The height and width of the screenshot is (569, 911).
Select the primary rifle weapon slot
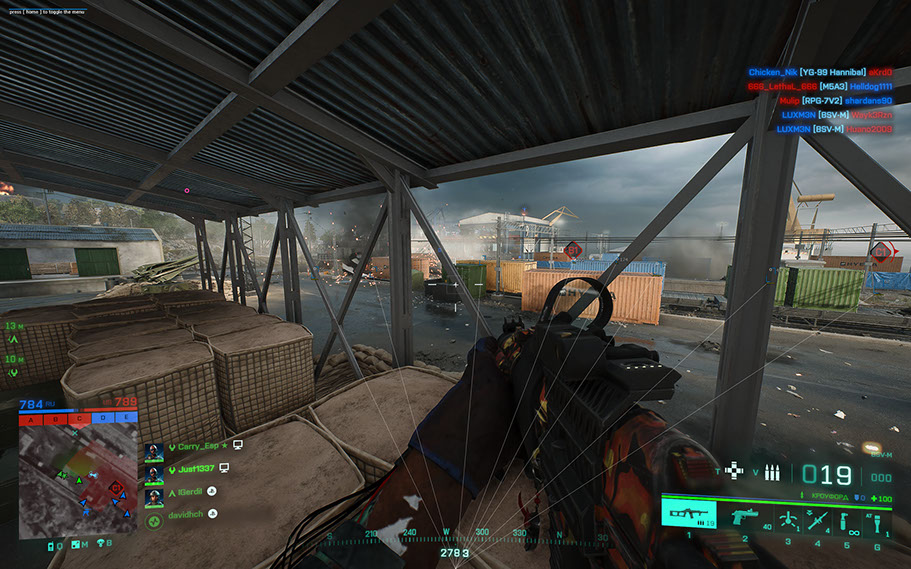[x=688, y=516]
